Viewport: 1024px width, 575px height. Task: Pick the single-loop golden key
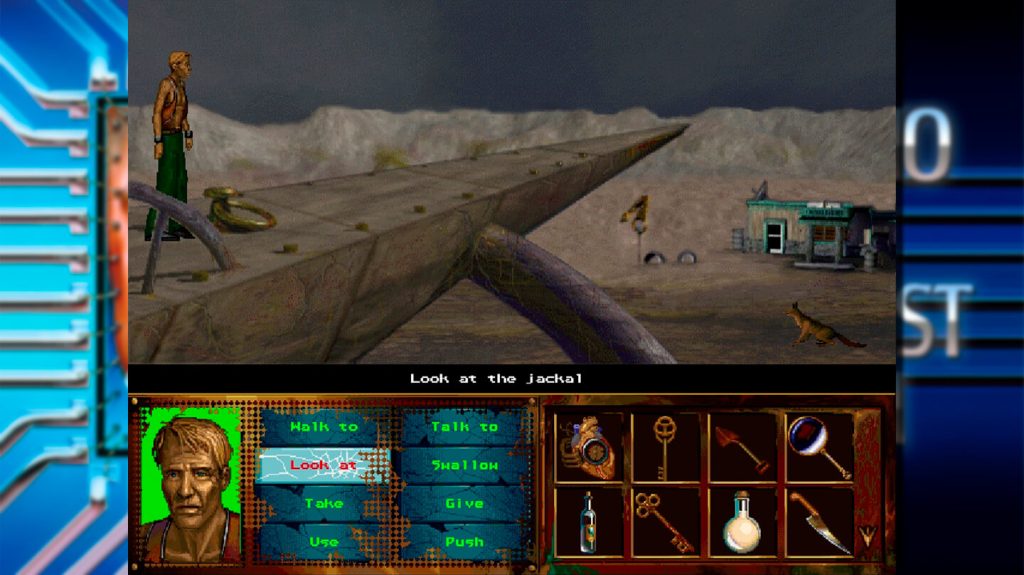pos(665,446)
